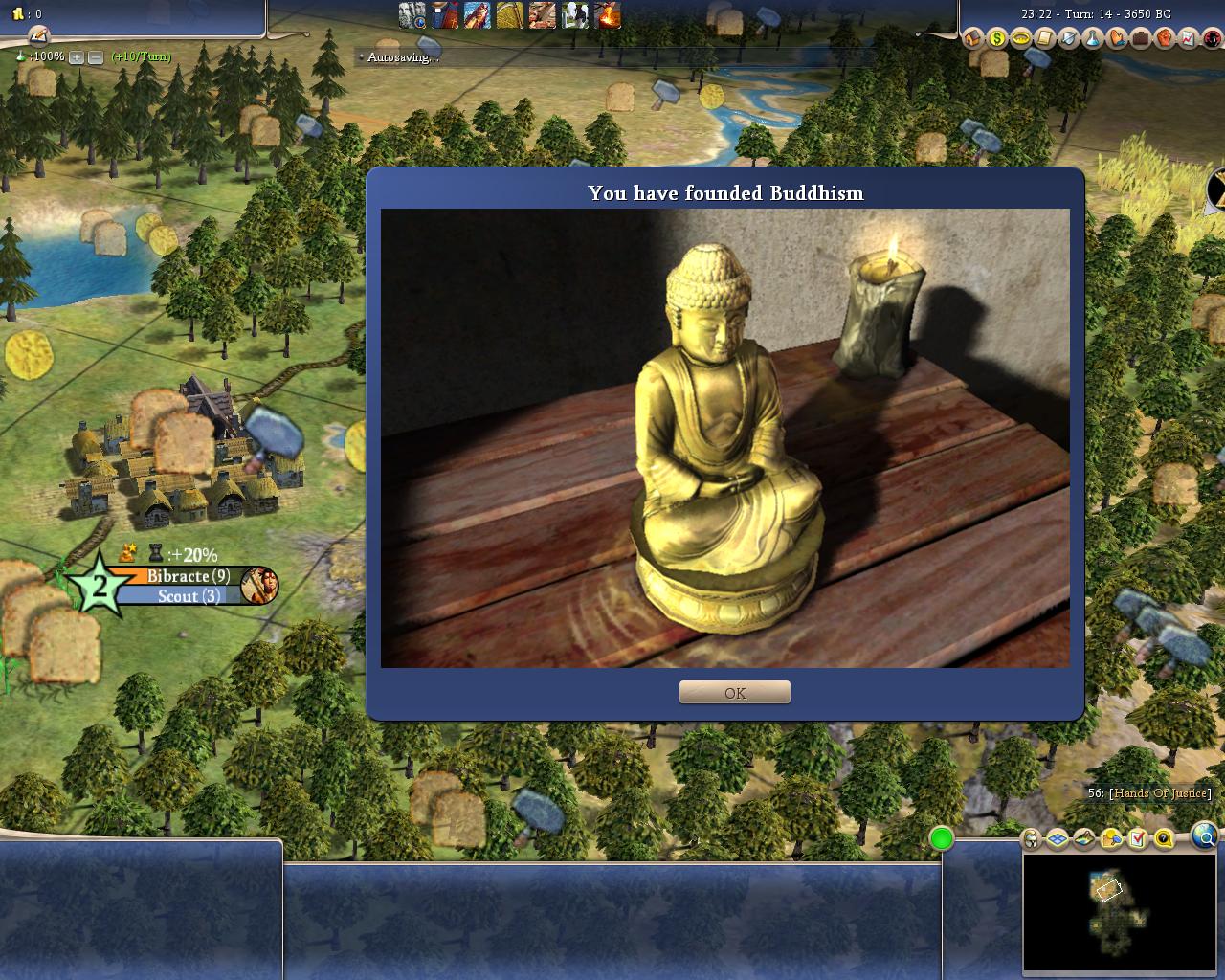The width and height of the screenshot is (1225, 980).
Task: Open the technology advisor flask icon
Action: (x=1093, y=39)
